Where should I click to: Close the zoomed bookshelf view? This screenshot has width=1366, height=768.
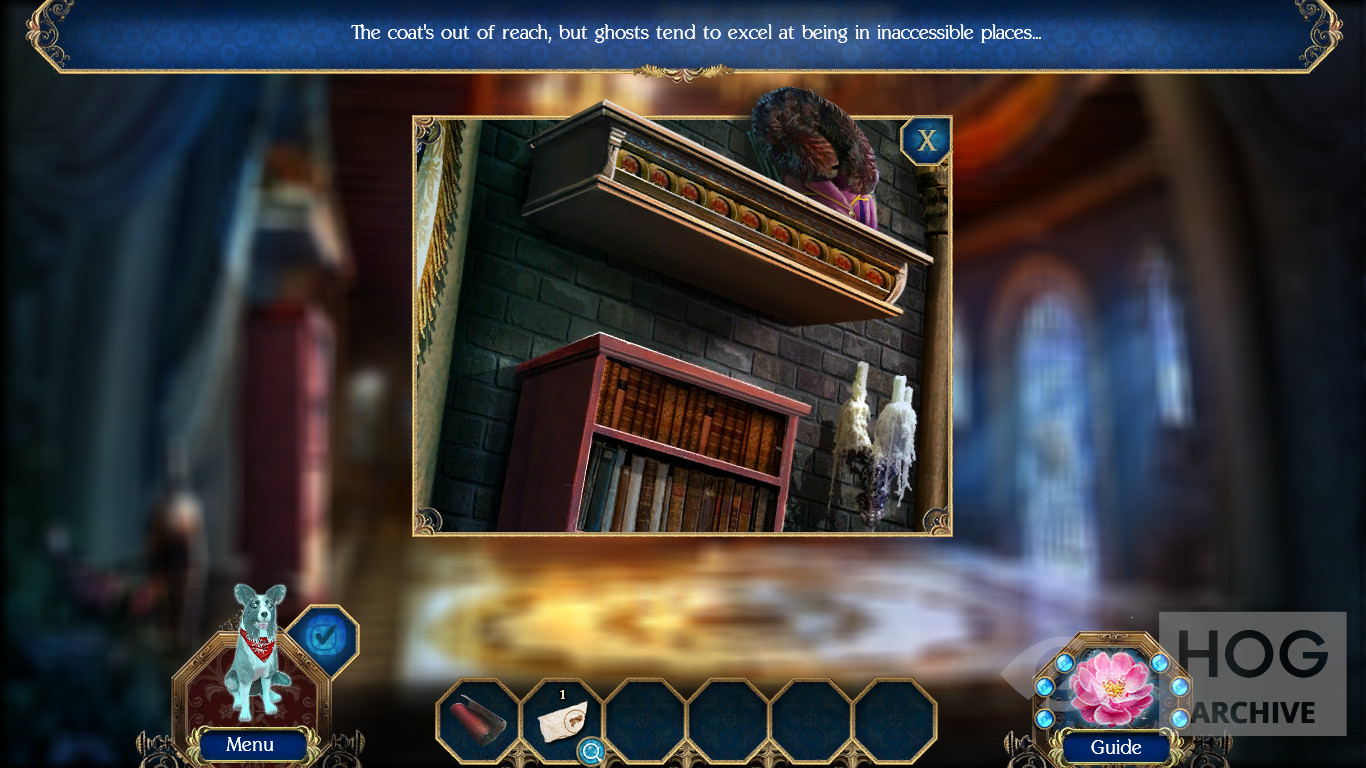(926, 141)
